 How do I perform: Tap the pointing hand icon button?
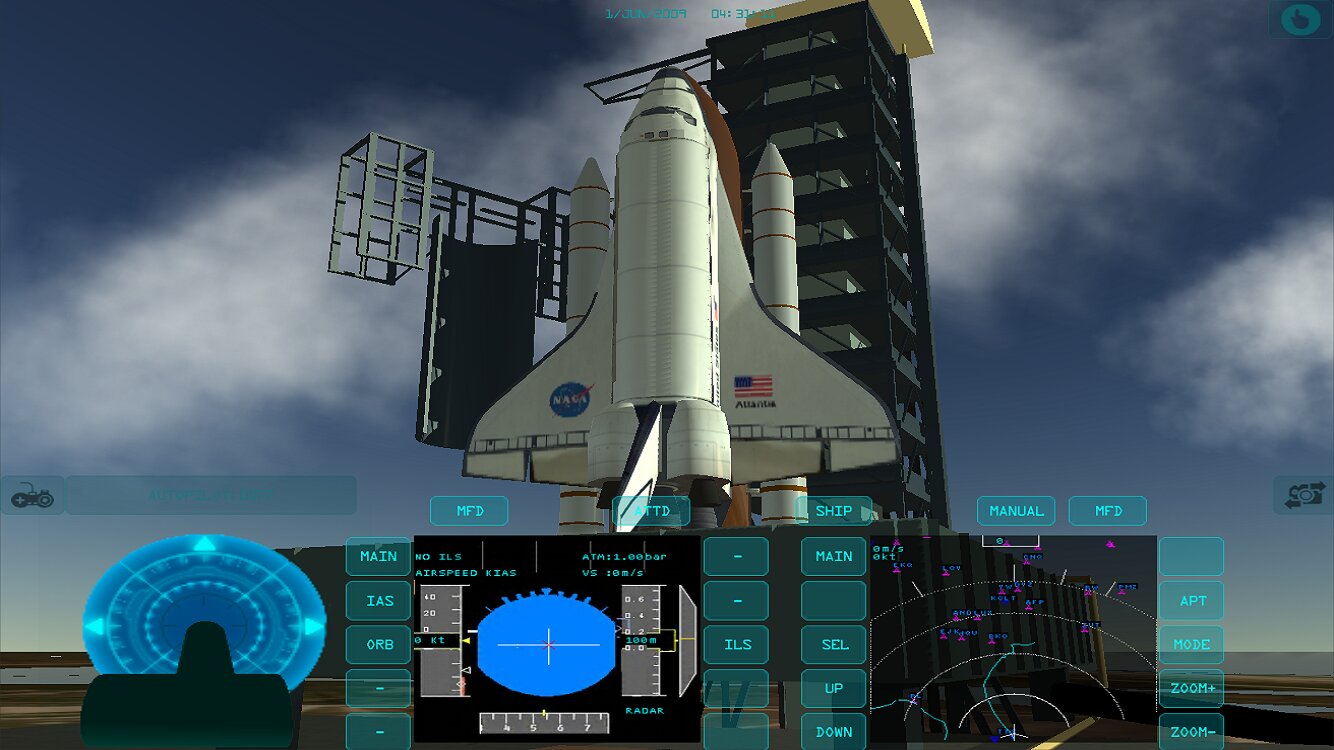(x=1300, y=19)
